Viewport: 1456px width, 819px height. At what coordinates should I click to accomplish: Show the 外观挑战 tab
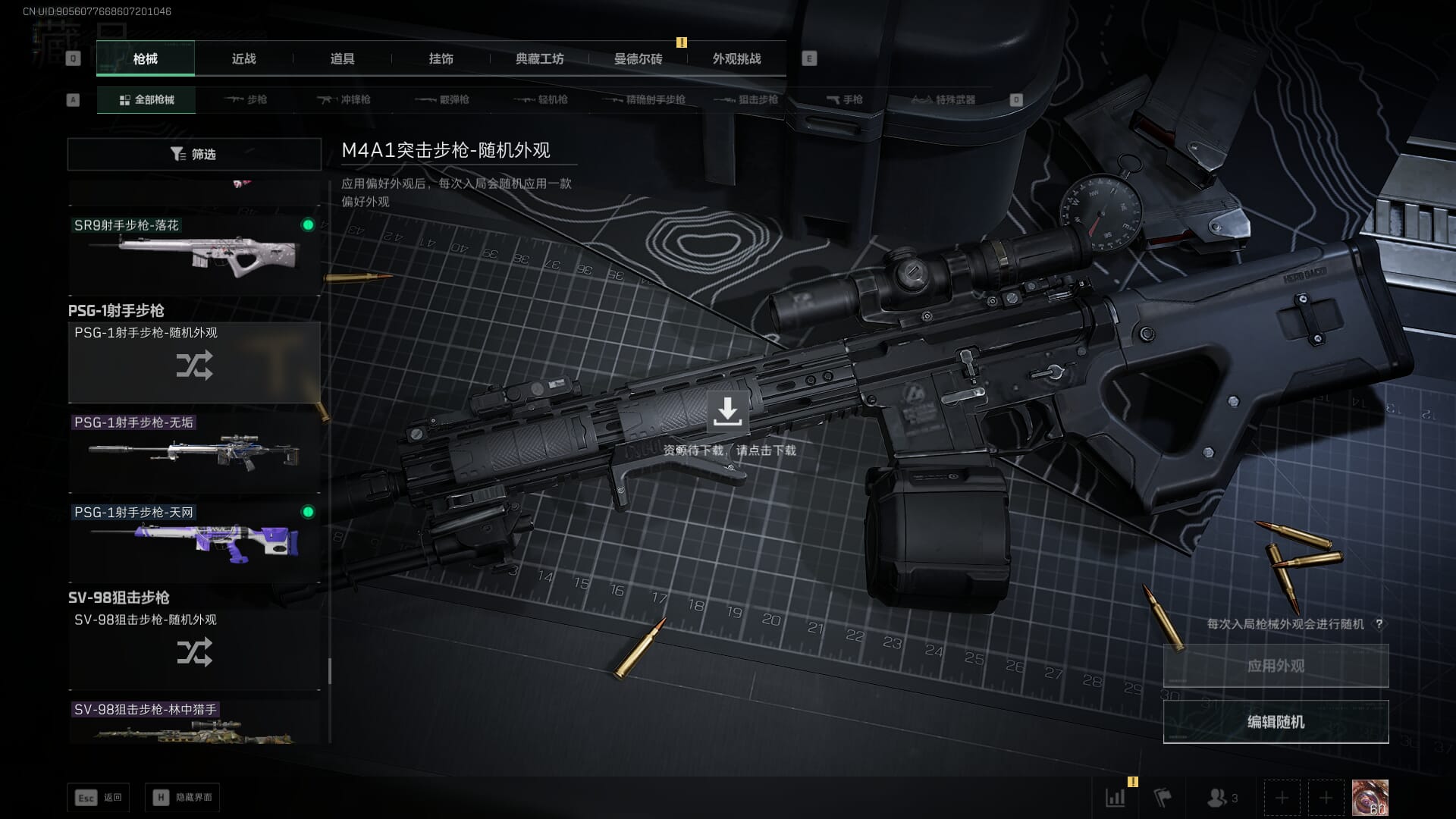coord(736,59)
